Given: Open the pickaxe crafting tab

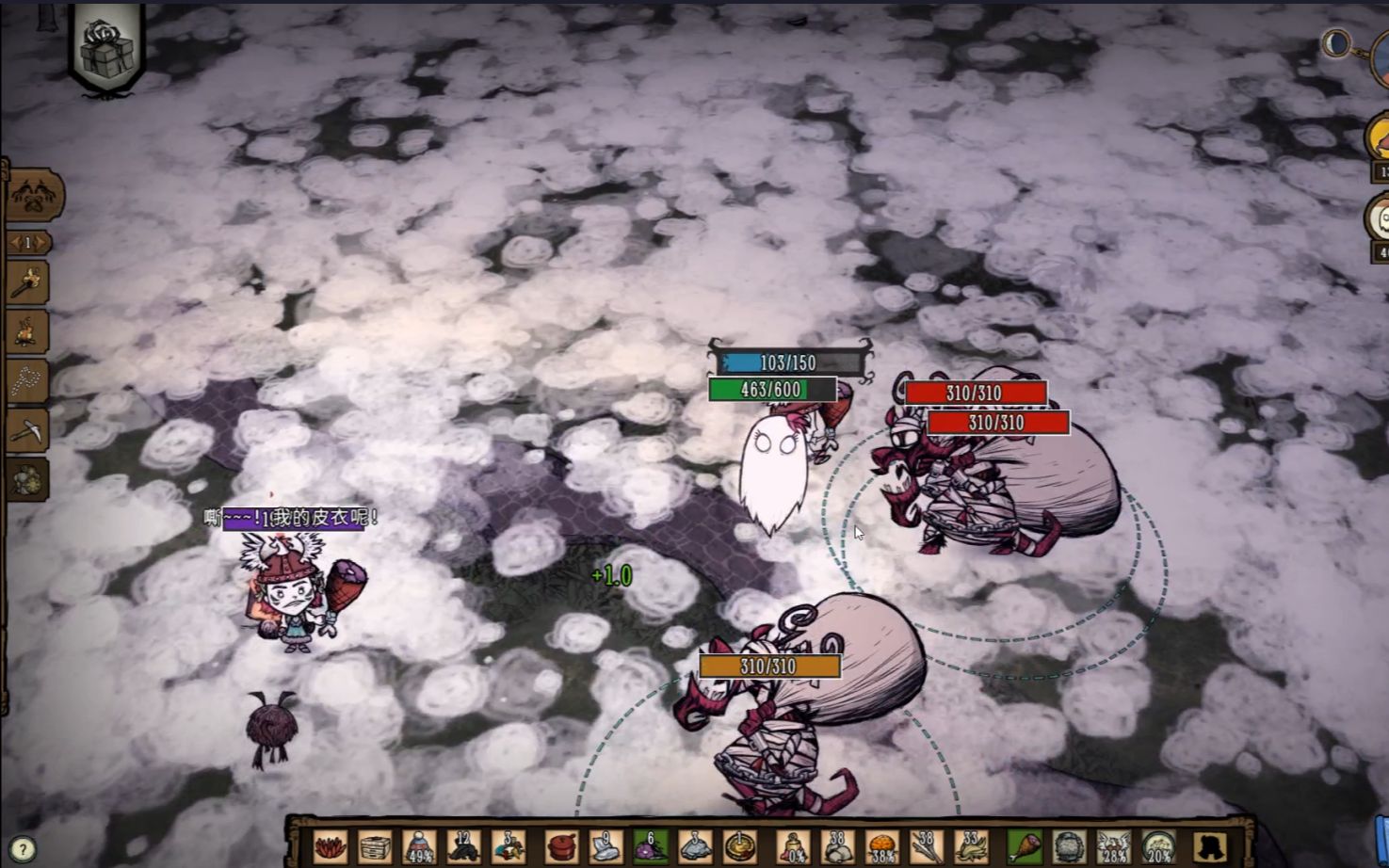Looking at the screenshot, I should [29, 431].
